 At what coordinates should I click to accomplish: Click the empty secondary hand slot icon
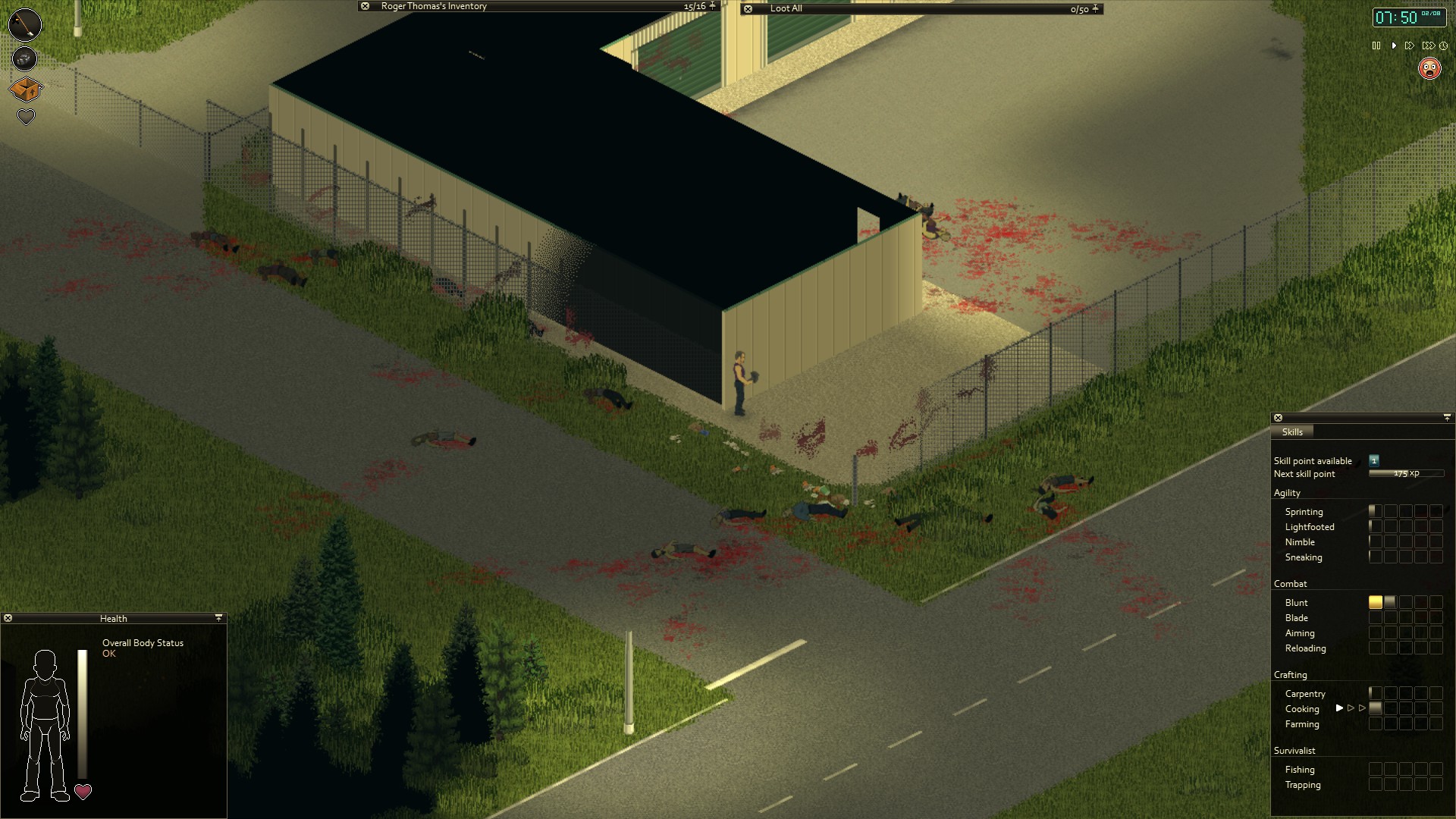[24, 58]
